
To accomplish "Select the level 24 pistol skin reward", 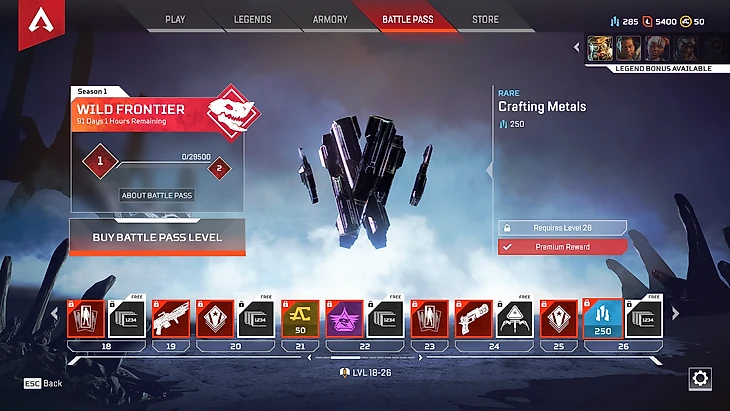I will tap(473, 318).
